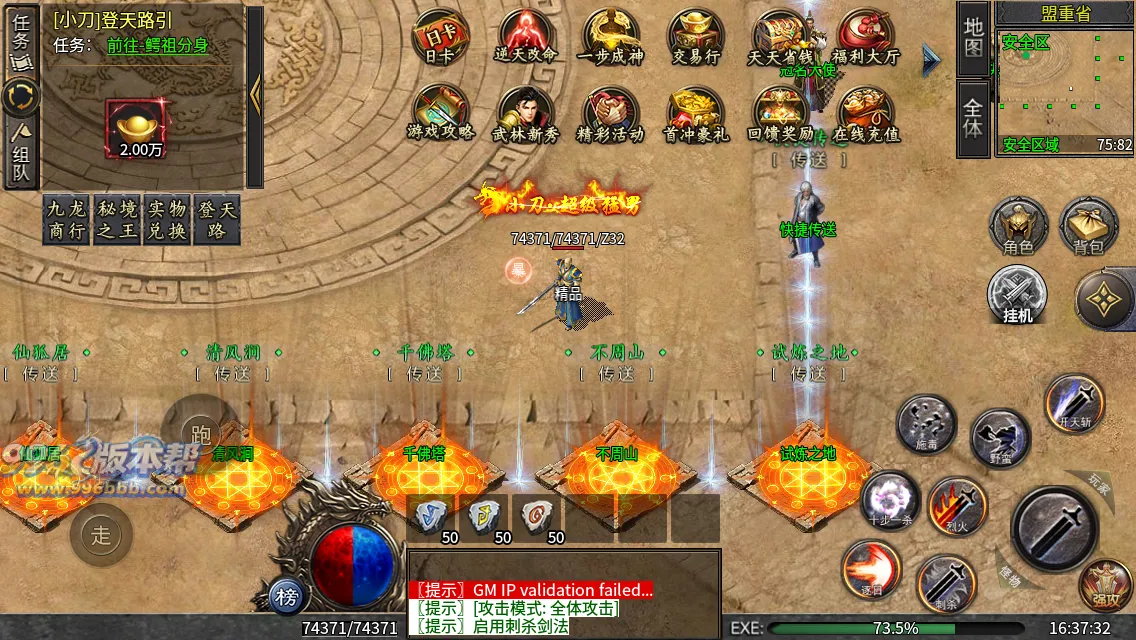Open the 首冲豪礼 first recharge gift
The image size is (1136, 640).
697,113
